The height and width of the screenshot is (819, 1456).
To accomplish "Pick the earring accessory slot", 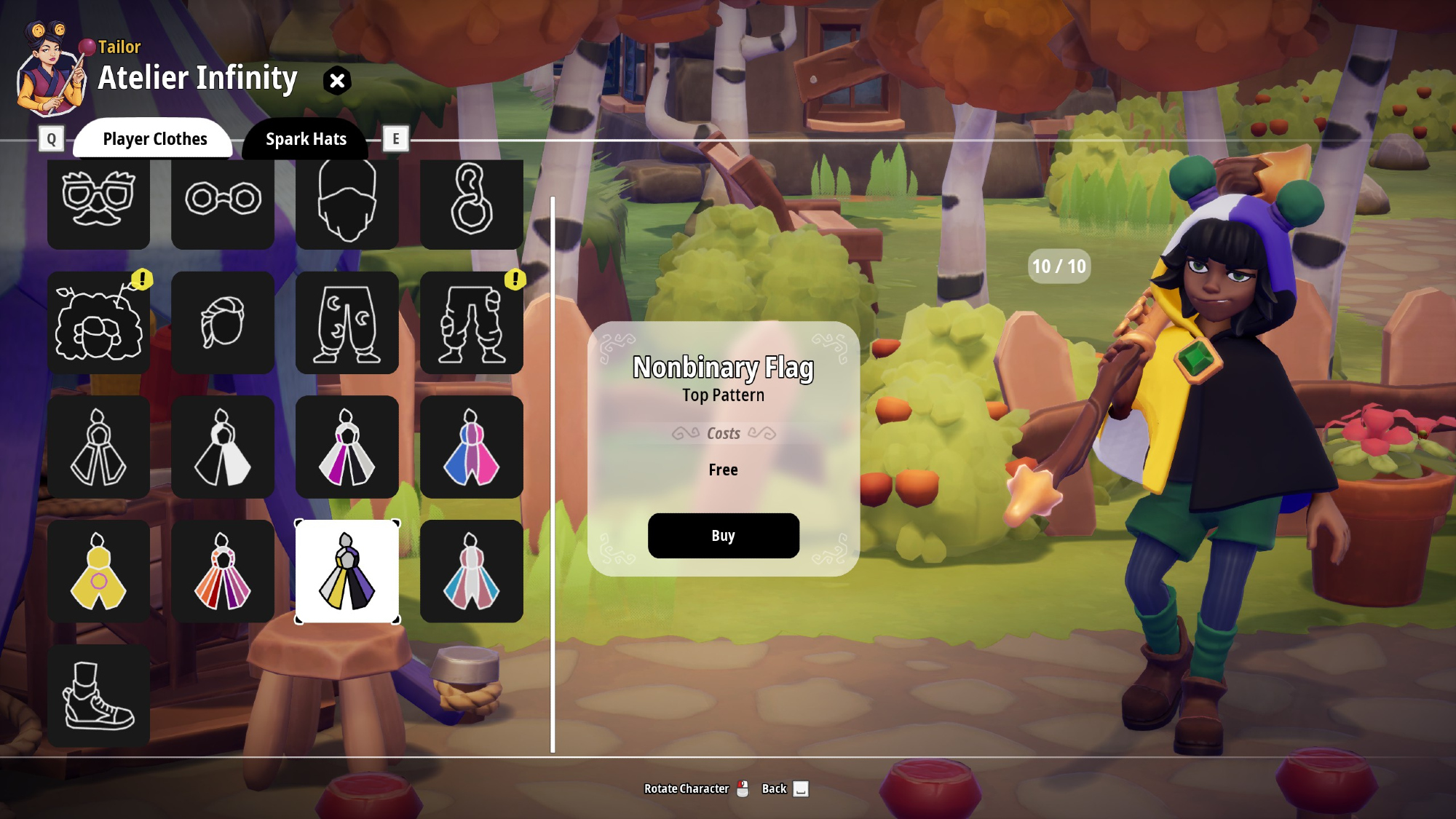I will pos(471,202).
